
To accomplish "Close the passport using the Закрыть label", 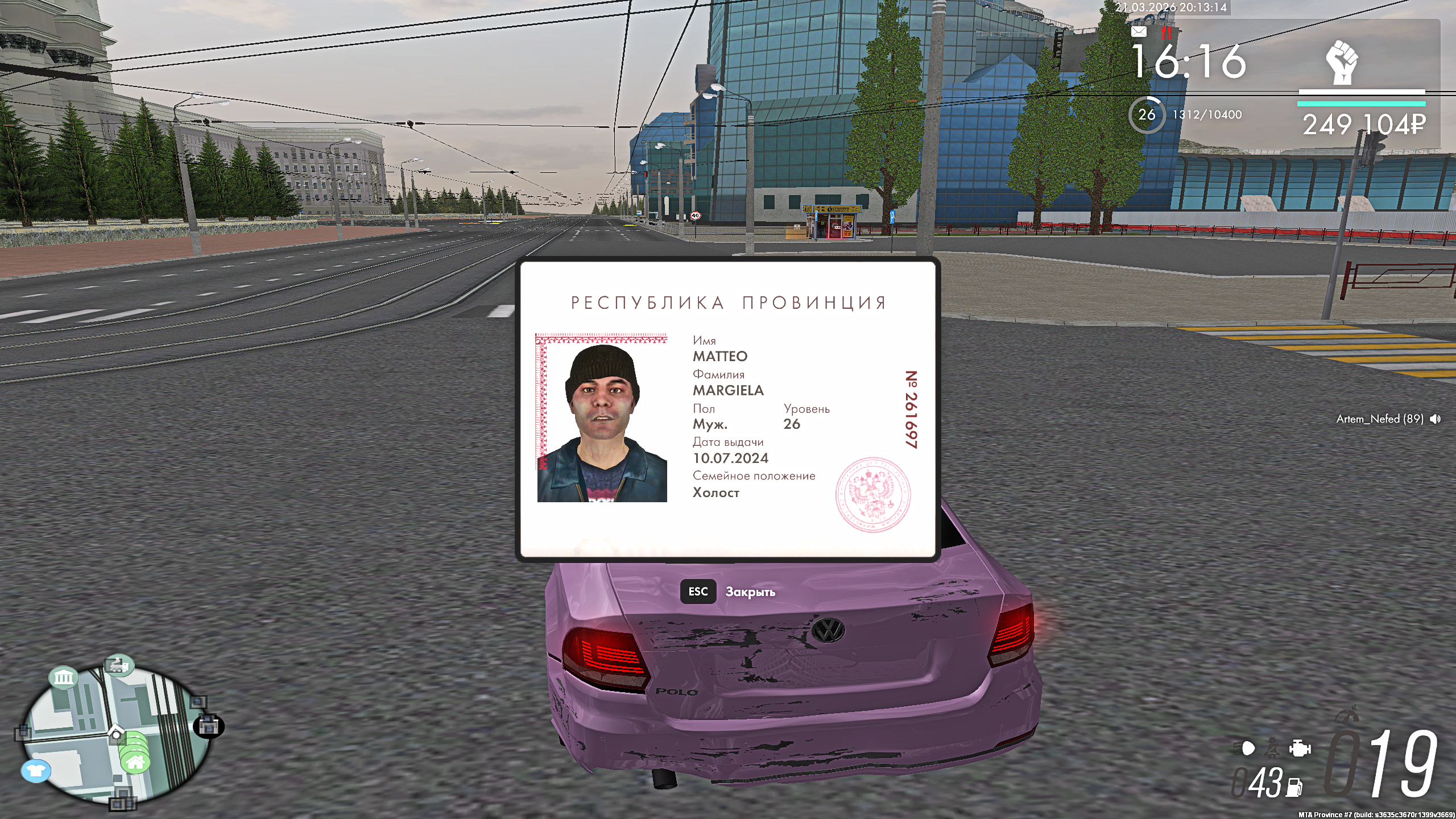I will tap(750, 592).
